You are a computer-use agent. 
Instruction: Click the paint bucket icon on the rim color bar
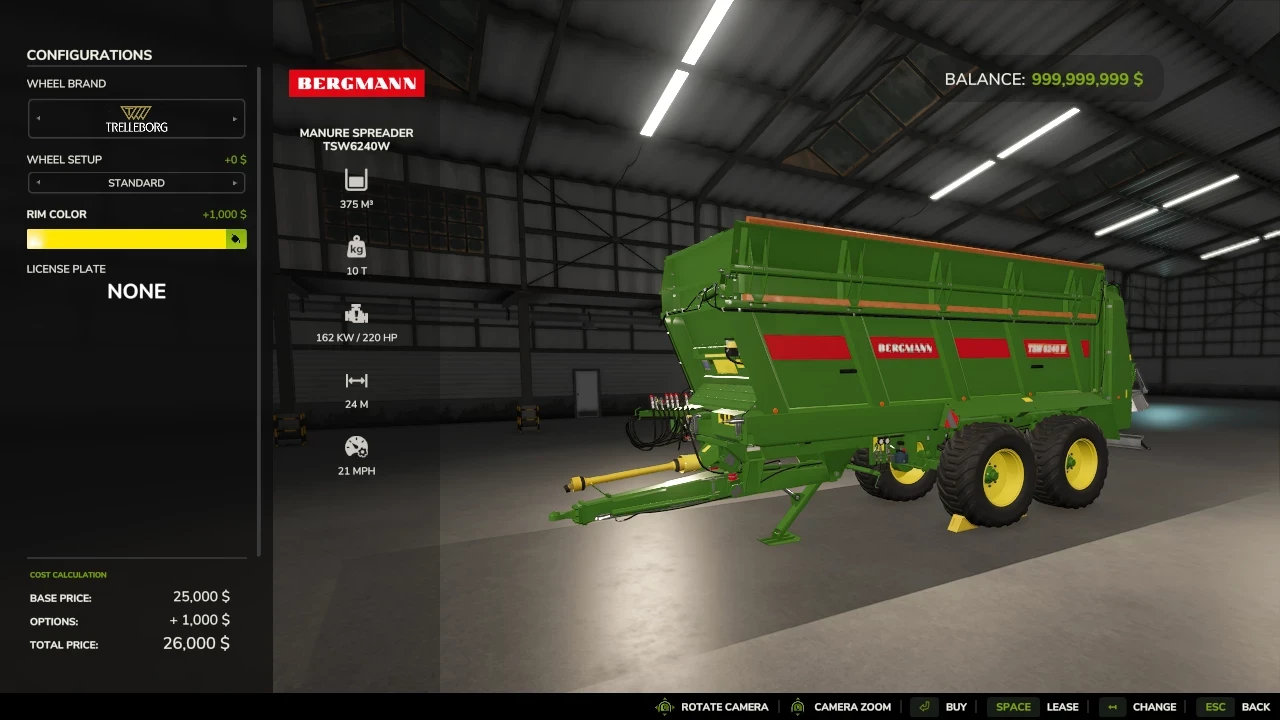[x=237, y=239]
